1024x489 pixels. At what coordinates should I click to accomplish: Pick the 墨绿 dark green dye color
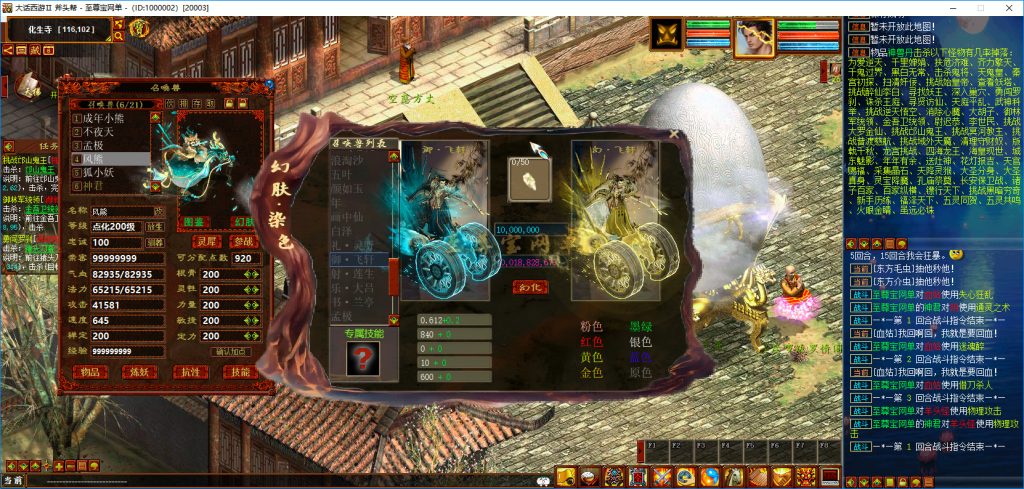click(642, 326)
